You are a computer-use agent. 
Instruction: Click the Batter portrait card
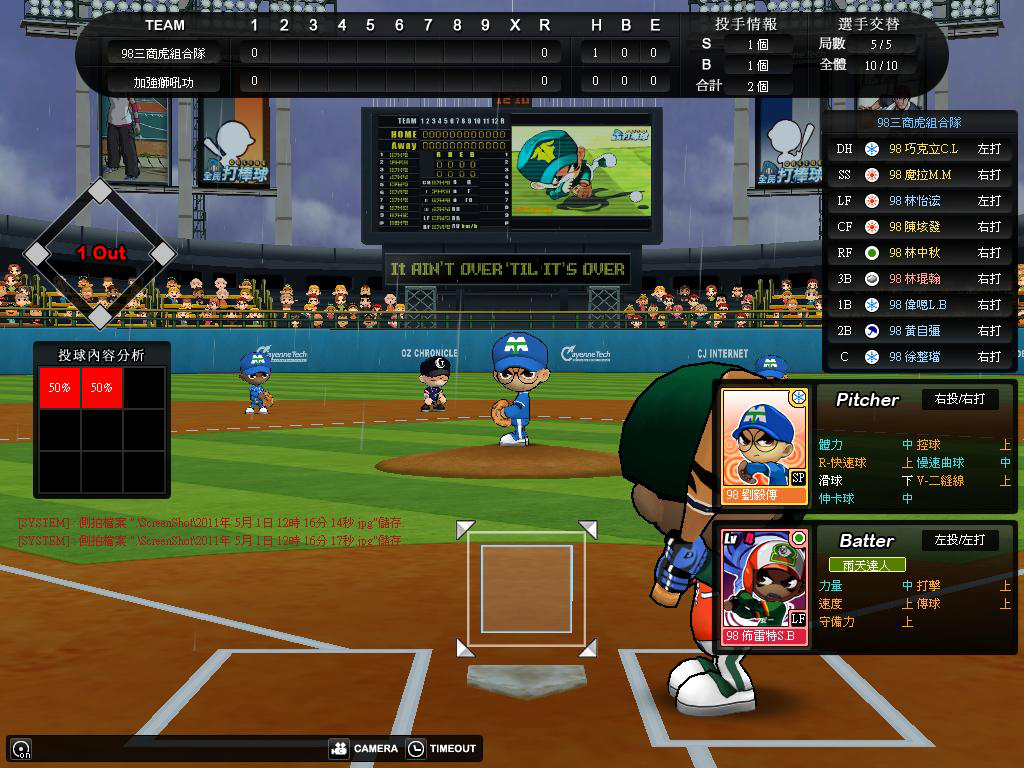click(764, 587)
